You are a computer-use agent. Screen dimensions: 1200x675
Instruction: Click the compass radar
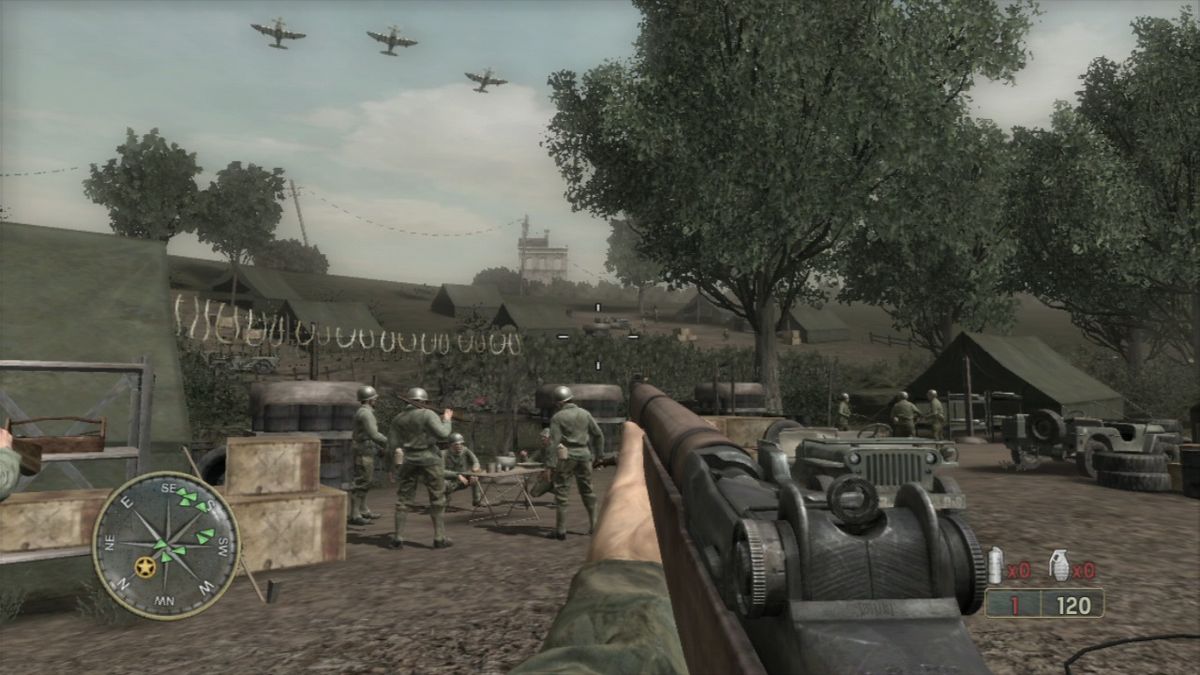point(166,545)
